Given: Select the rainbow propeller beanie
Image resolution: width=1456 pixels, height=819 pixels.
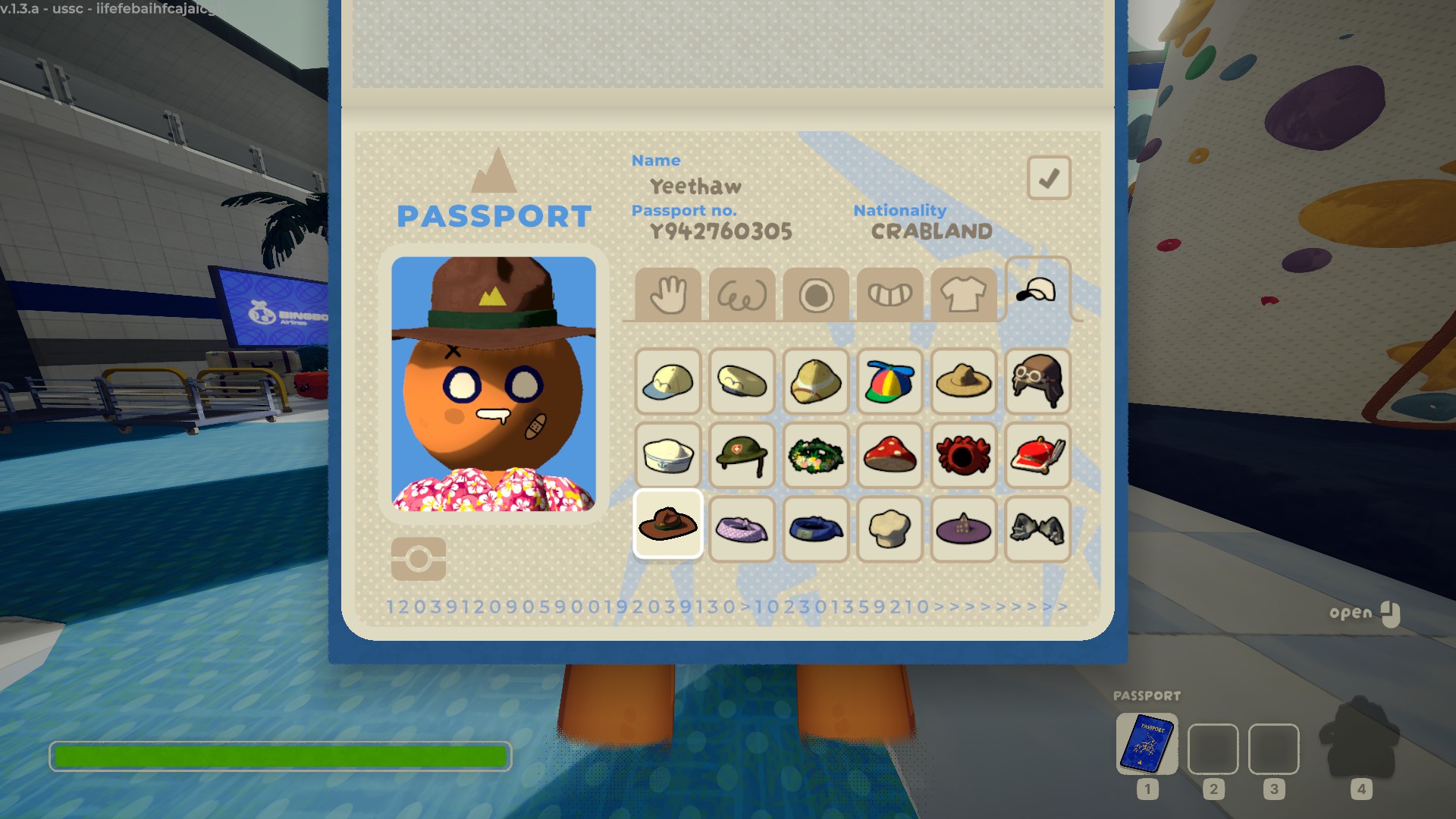Looking at the screenshot, I should click(x=890, y=381).
